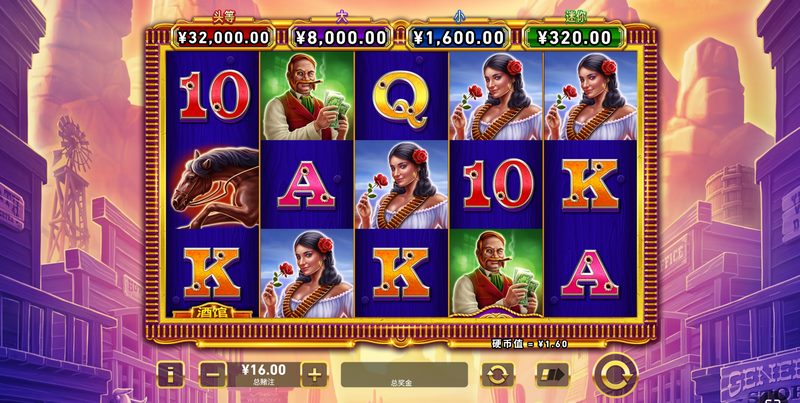Decrease the total bet with minus
800x403 pixels.
coord(212,375)
